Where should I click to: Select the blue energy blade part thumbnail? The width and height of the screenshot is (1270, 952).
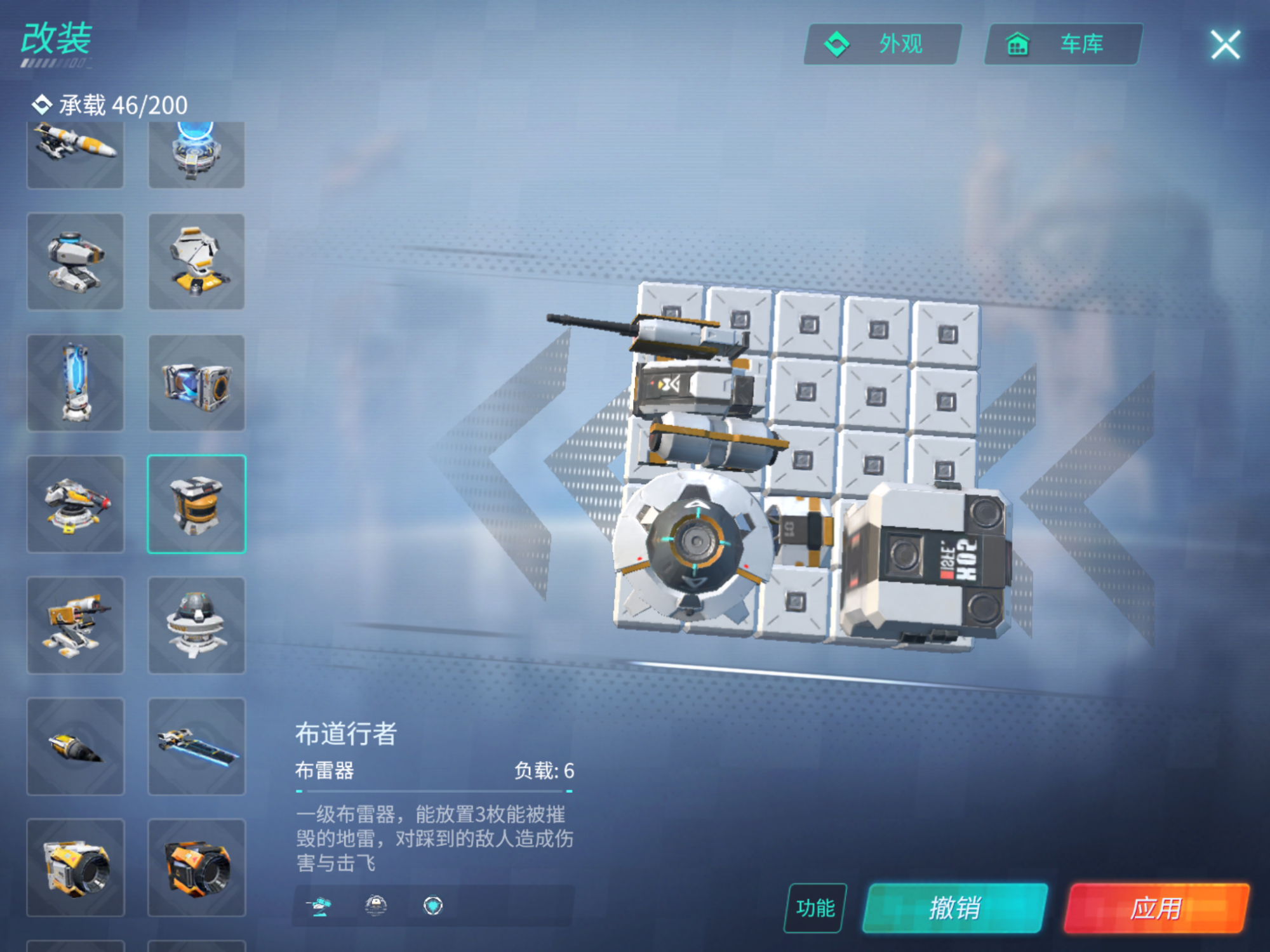pyautogui.click(x=197, y=746)
